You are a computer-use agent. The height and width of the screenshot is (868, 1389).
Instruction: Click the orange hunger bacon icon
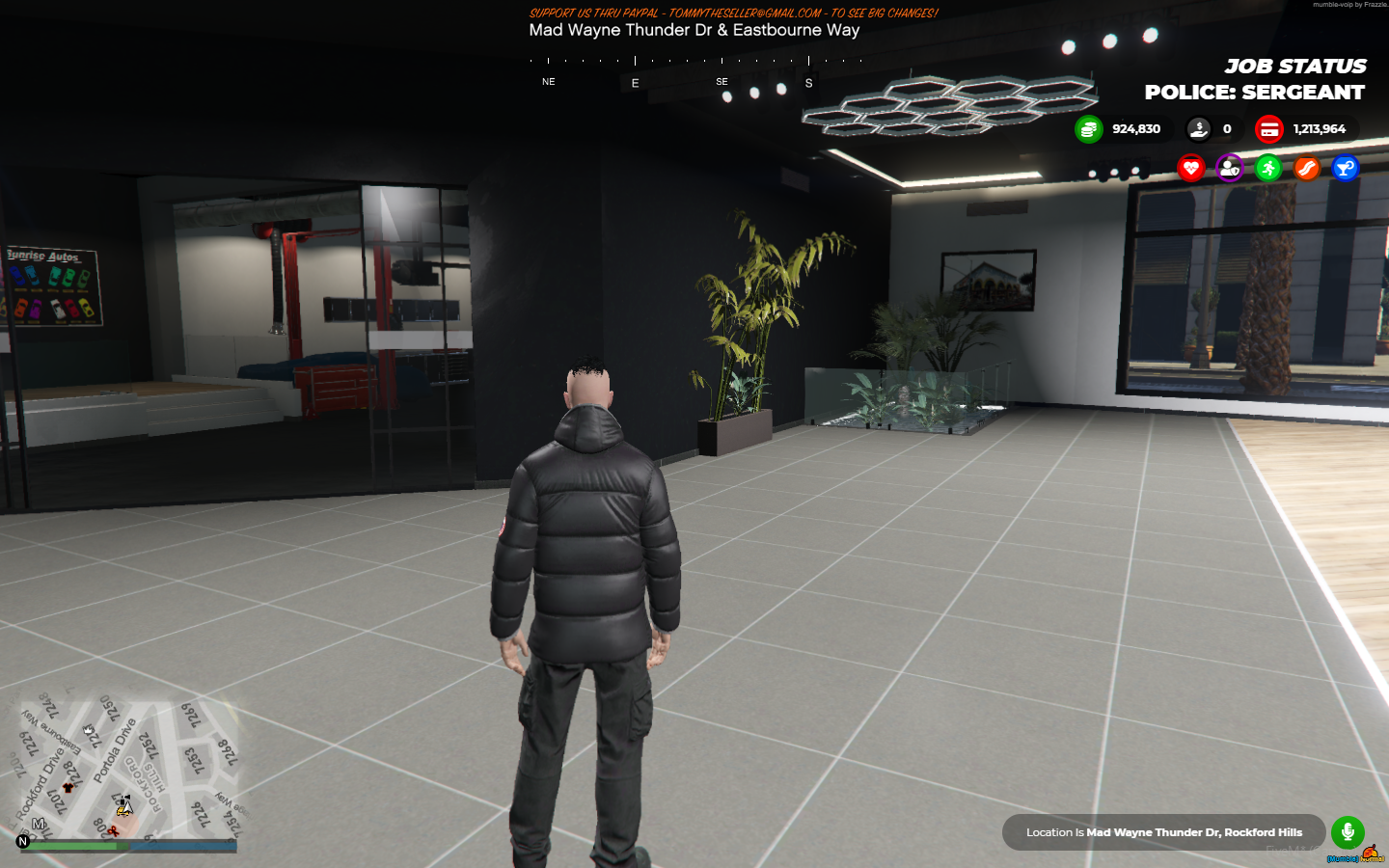point(1305,168)
